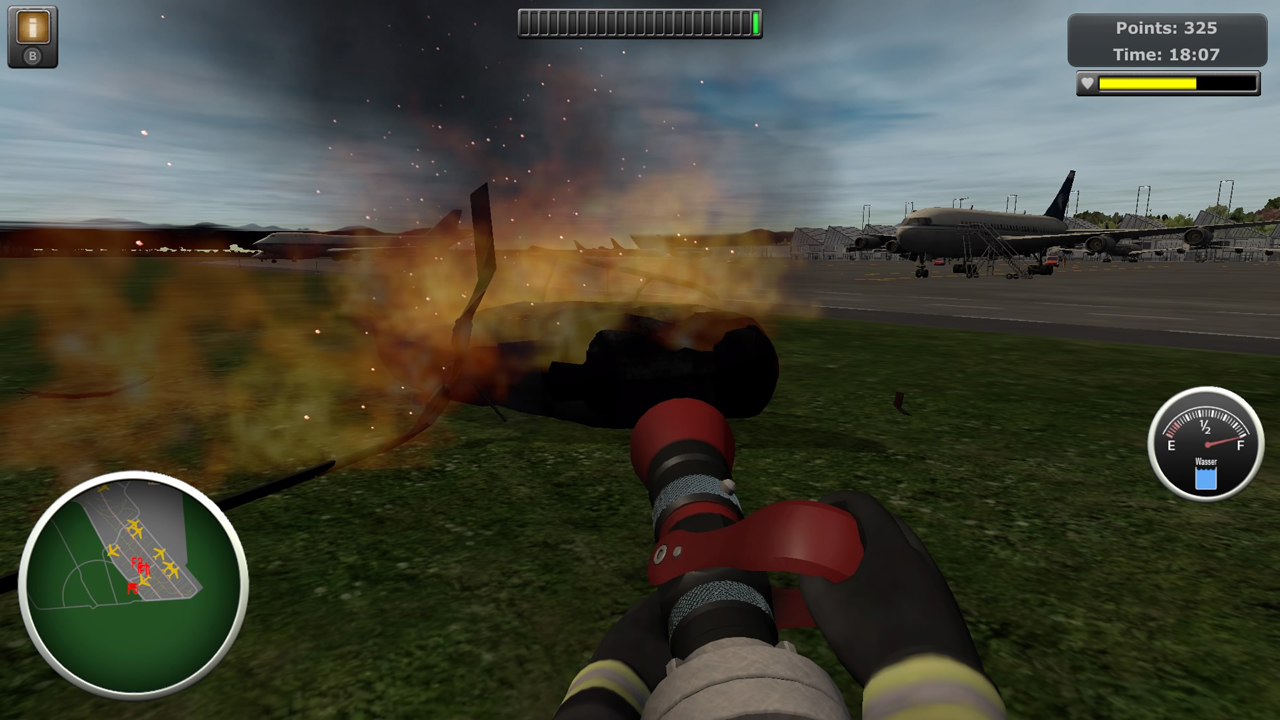Click the 1/2 mark on the water gauge
Screen dimensions: 1280x720
coord(1205,428)
